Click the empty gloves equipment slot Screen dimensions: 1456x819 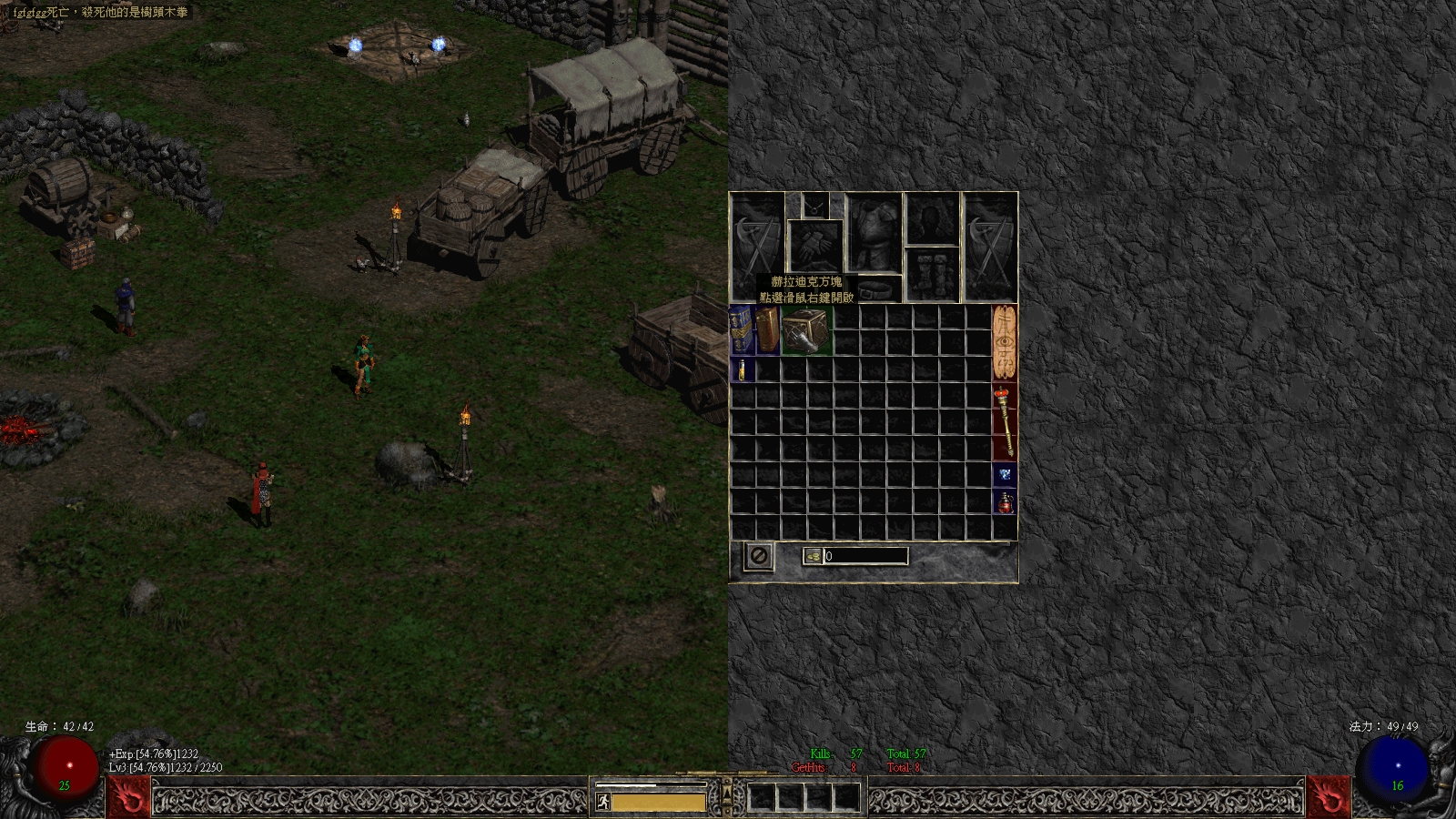815,245
